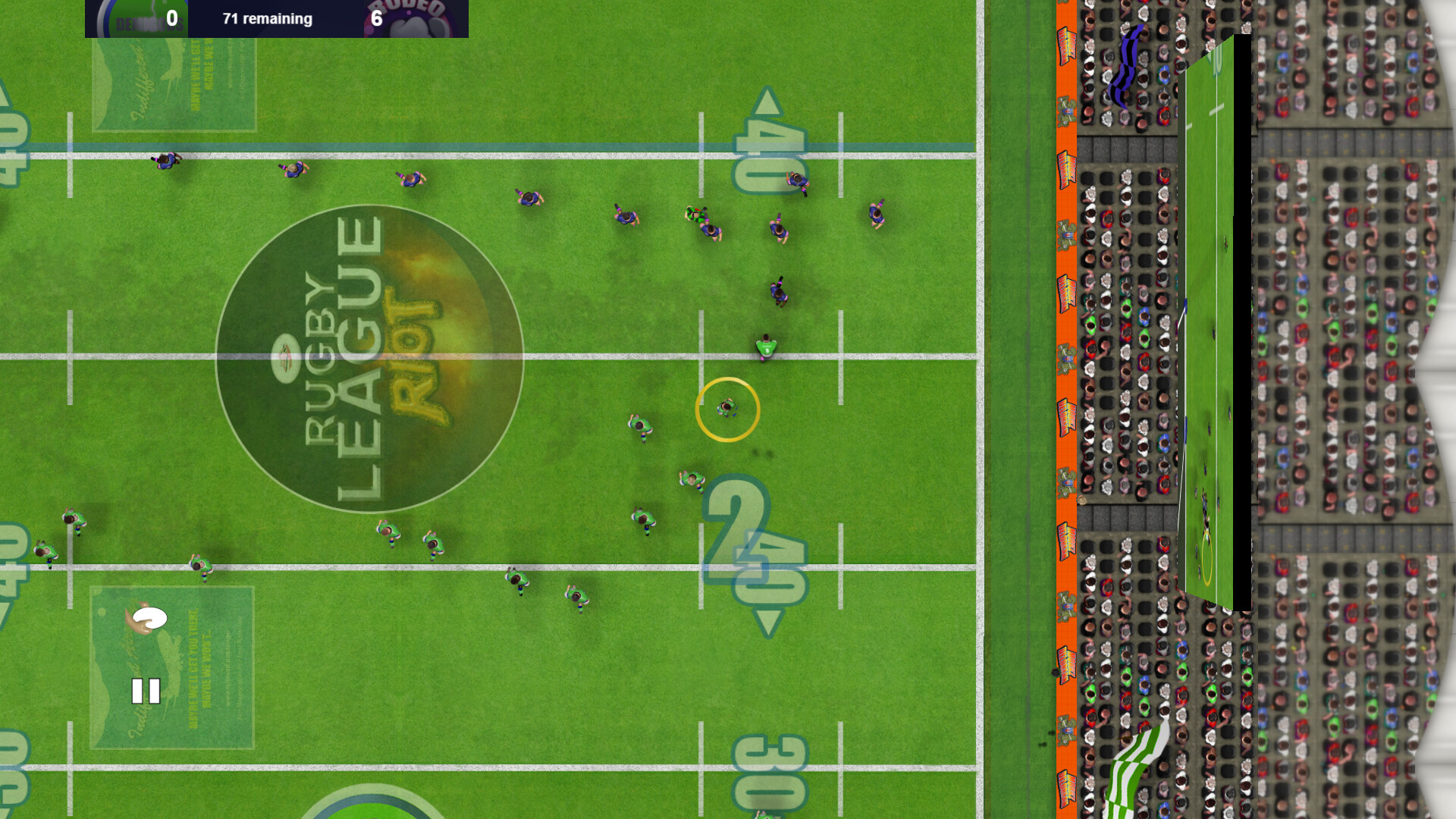Click the Demigods score of 0

pos(171,17)
